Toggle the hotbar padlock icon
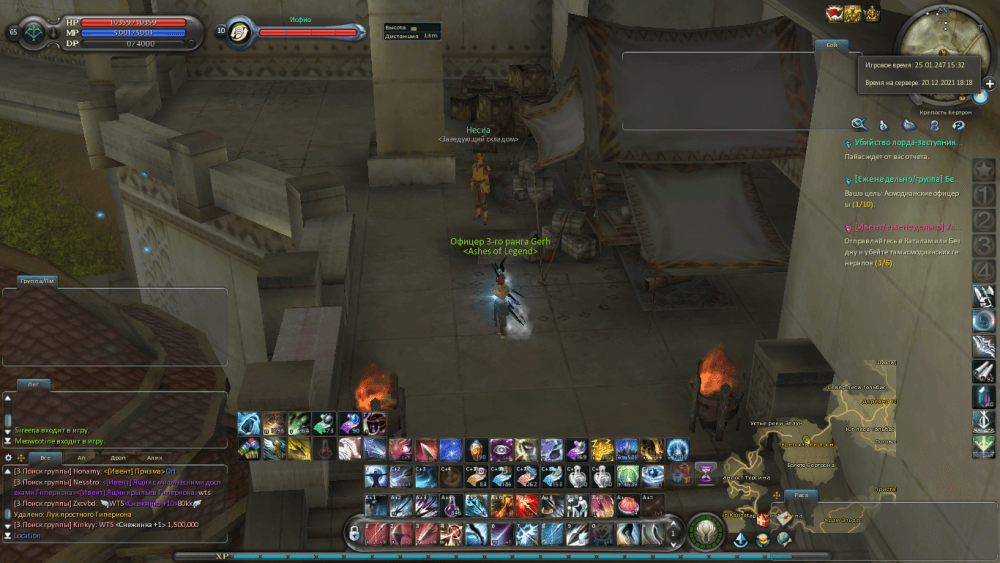 353,534
